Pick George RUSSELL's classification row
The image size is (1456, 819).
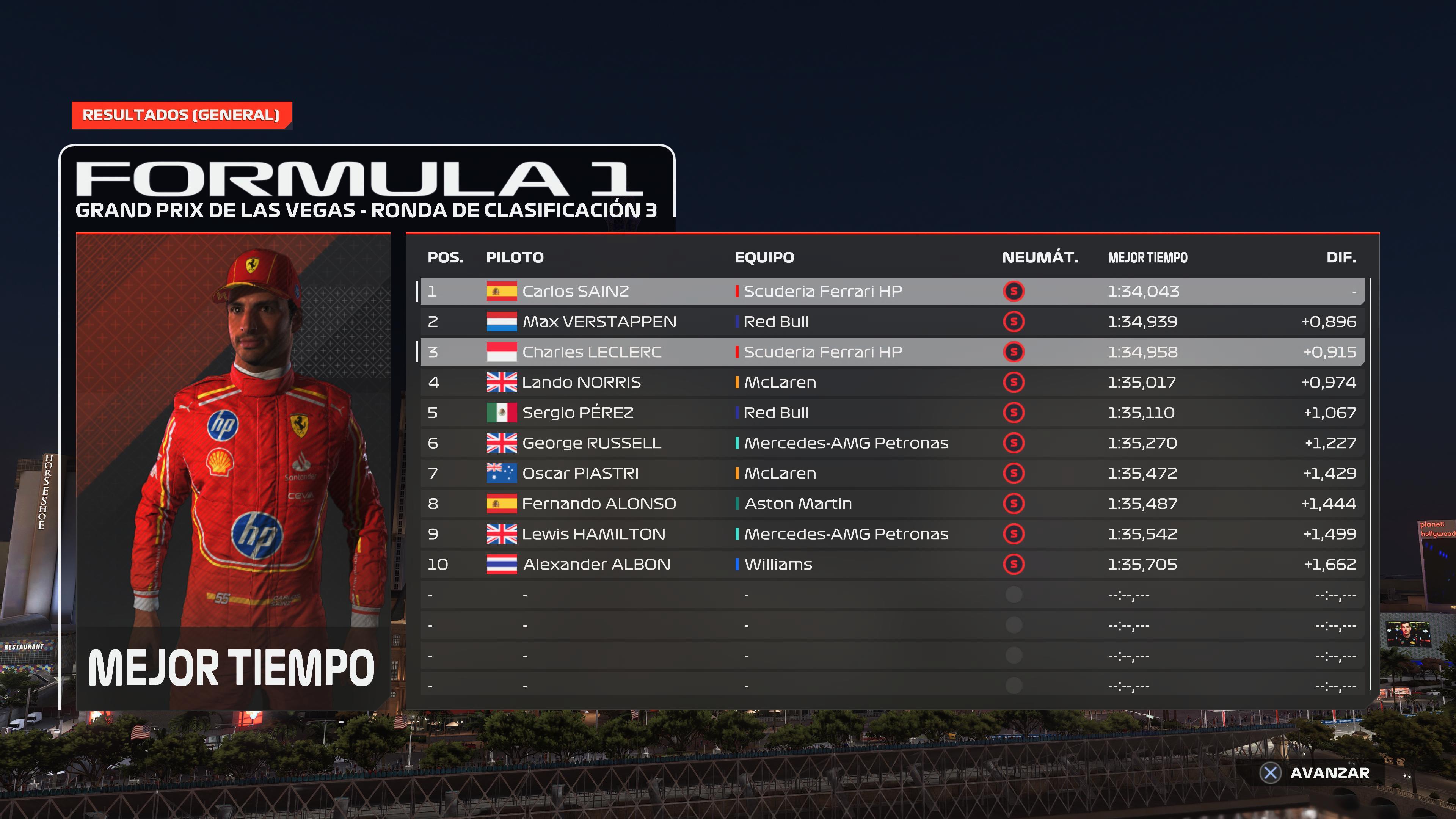(892, 443)
